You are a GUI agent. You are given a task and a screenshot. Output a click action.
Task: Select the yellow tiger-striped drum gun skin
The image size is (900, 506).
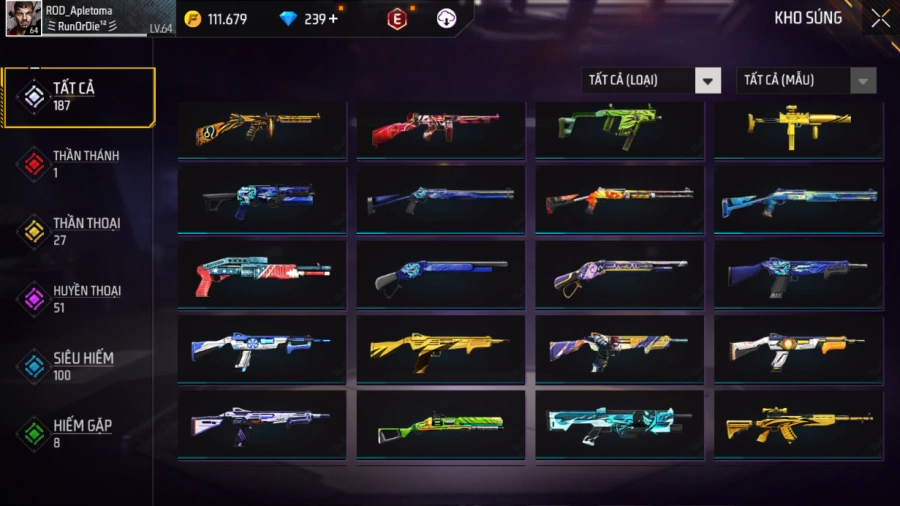[x=262, y=128]
